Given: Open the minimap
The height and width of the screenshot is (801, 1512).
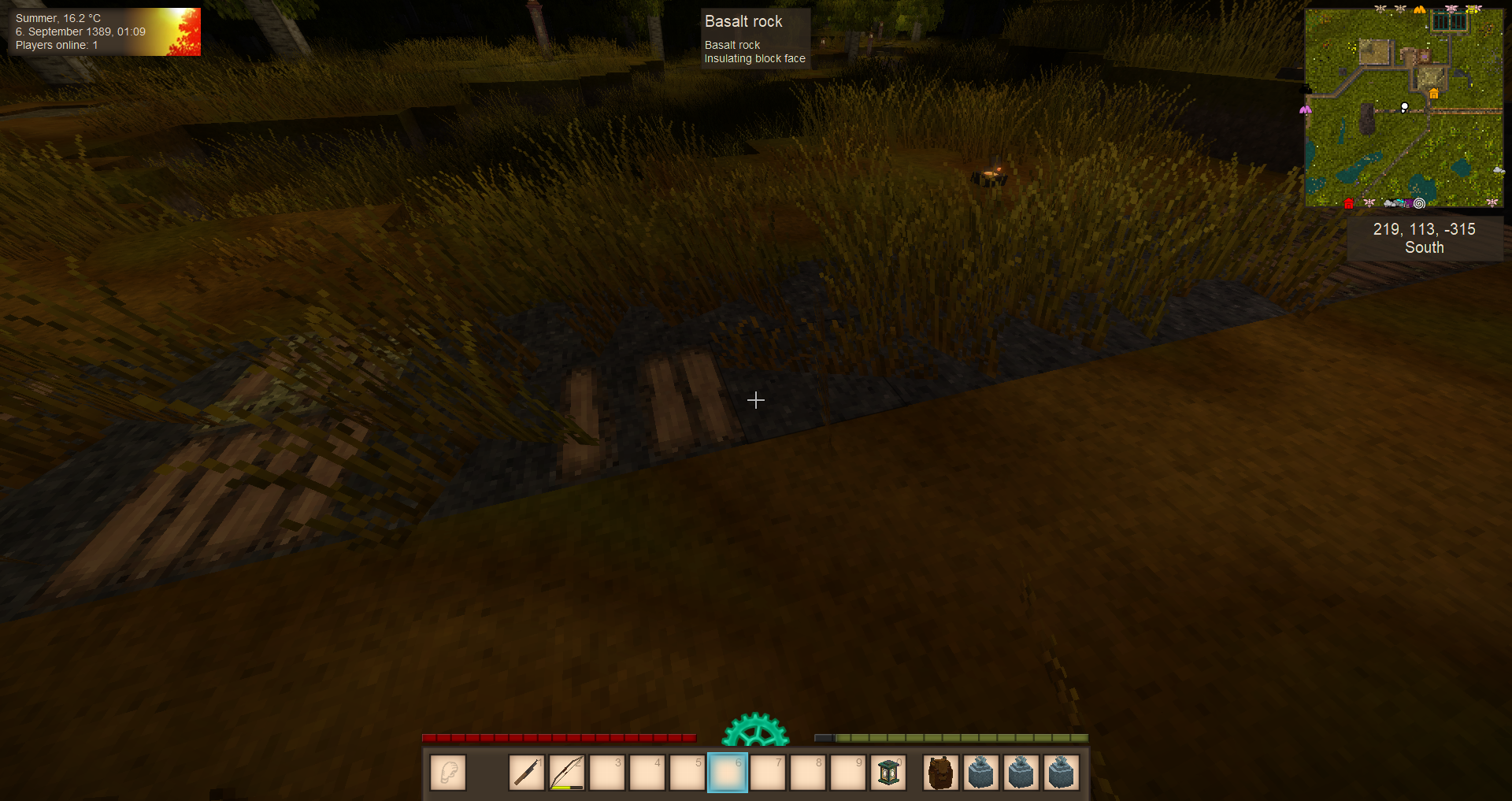Looking at the screenshot, I should (x=1403, y=108).
